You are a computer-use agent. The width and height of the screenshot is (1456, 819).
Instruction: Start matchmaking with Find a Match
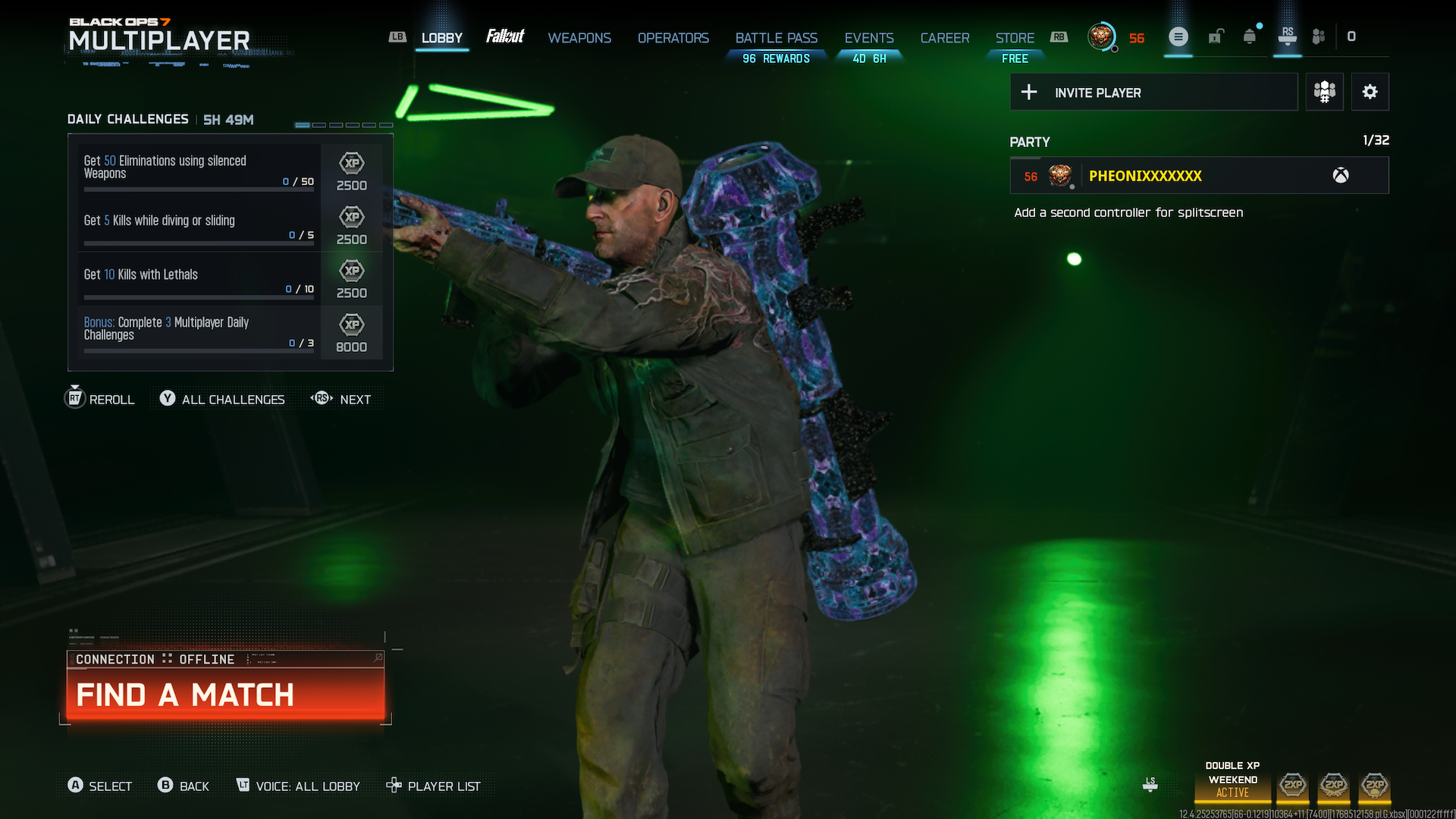click(x=225, y=694)
